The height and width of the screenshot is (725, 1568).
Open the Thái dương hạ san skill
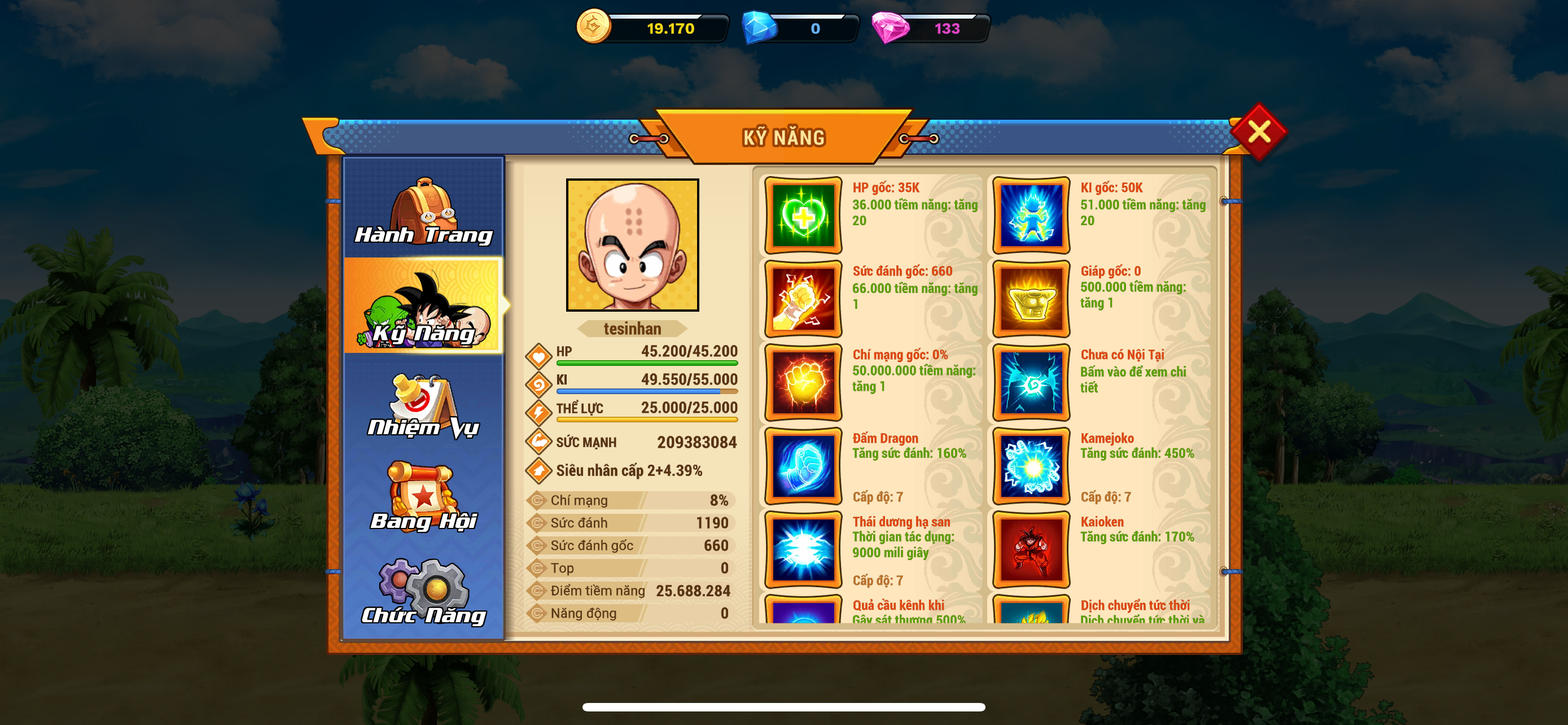click(x=803, y=550)
